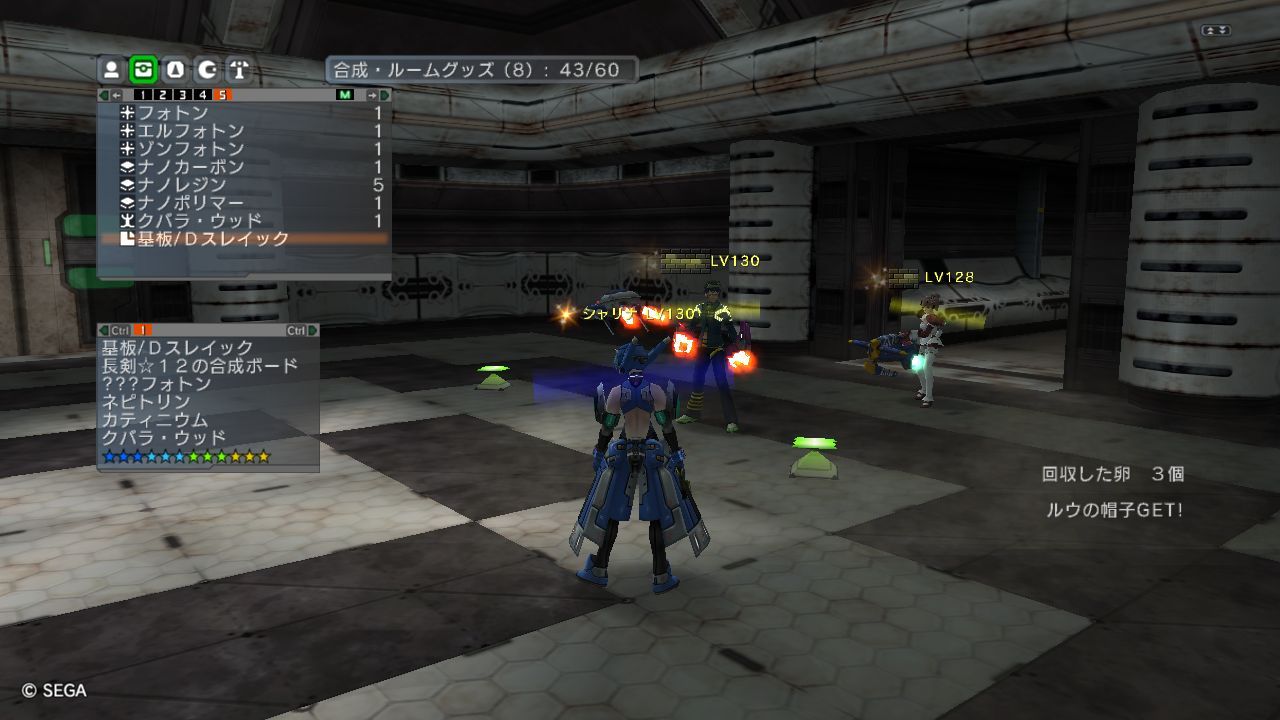This screenshot has width=1280, height=720.
Task: Select the highlighted page 5 tab
Action: point(221,95)
